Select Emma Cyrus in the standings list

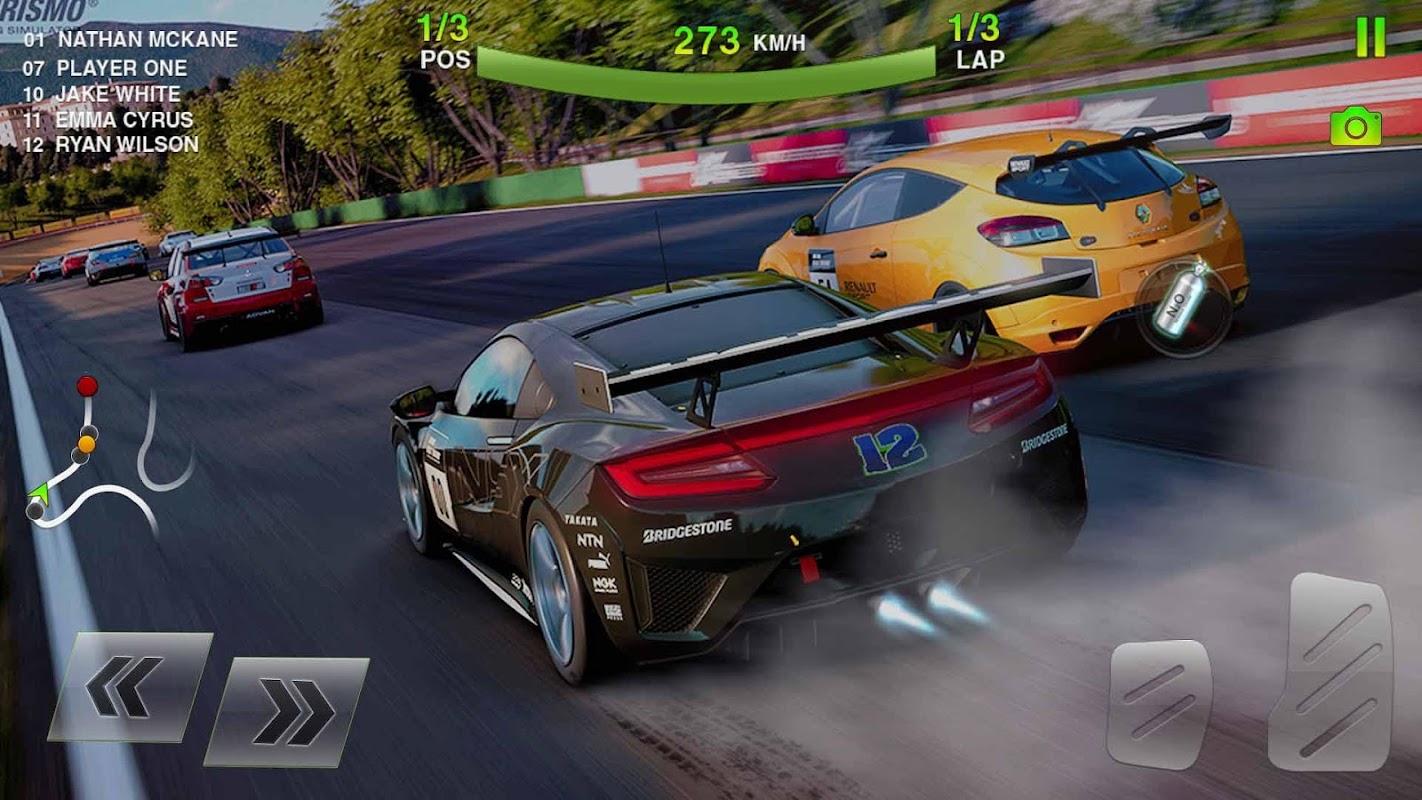(108, 119)
